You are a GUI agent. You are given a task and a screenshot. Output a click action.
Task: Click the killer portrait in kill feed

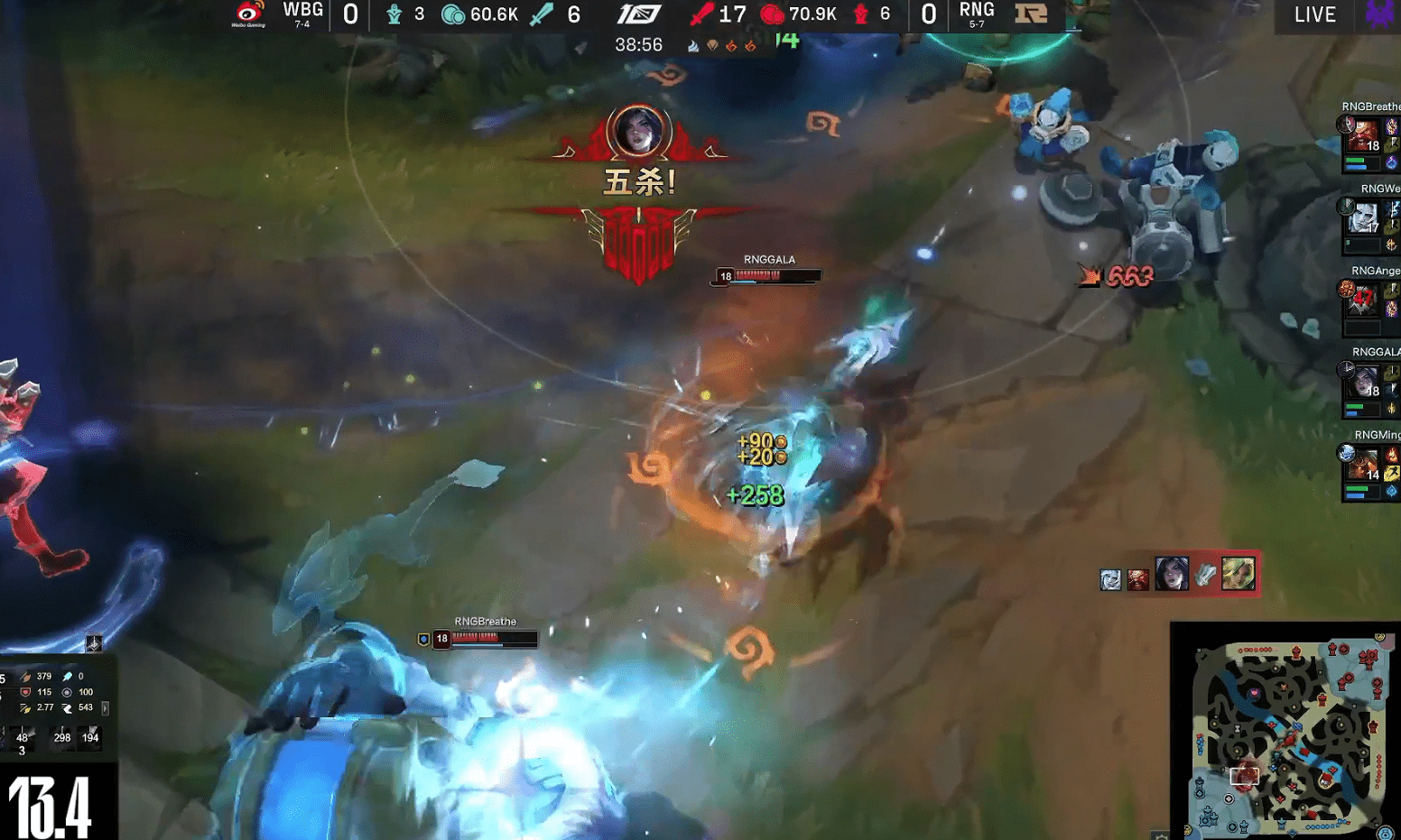(1172, 574)
